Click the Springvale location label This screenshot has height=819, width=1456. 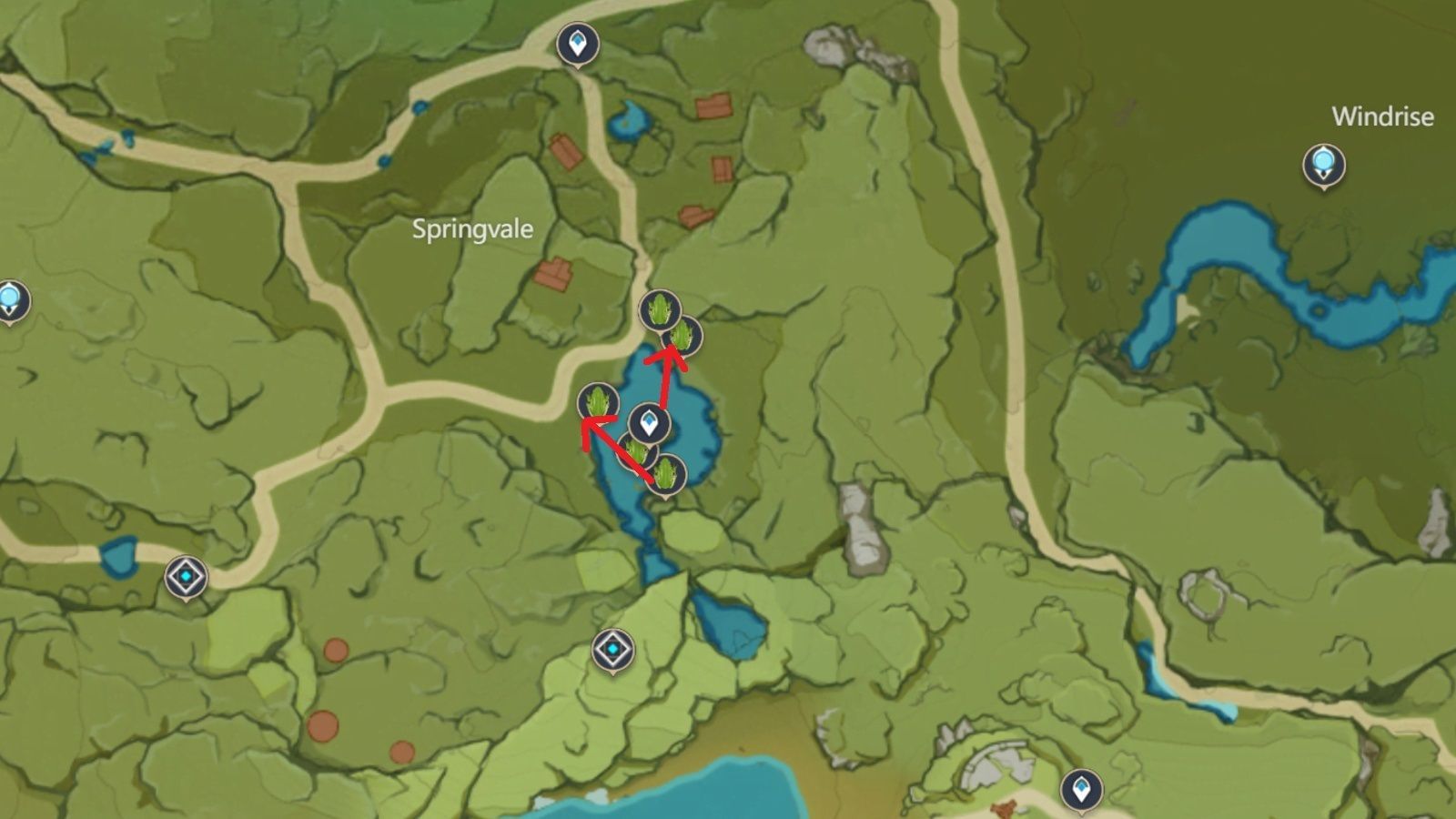pyautogui.click(x=471, y=230)
